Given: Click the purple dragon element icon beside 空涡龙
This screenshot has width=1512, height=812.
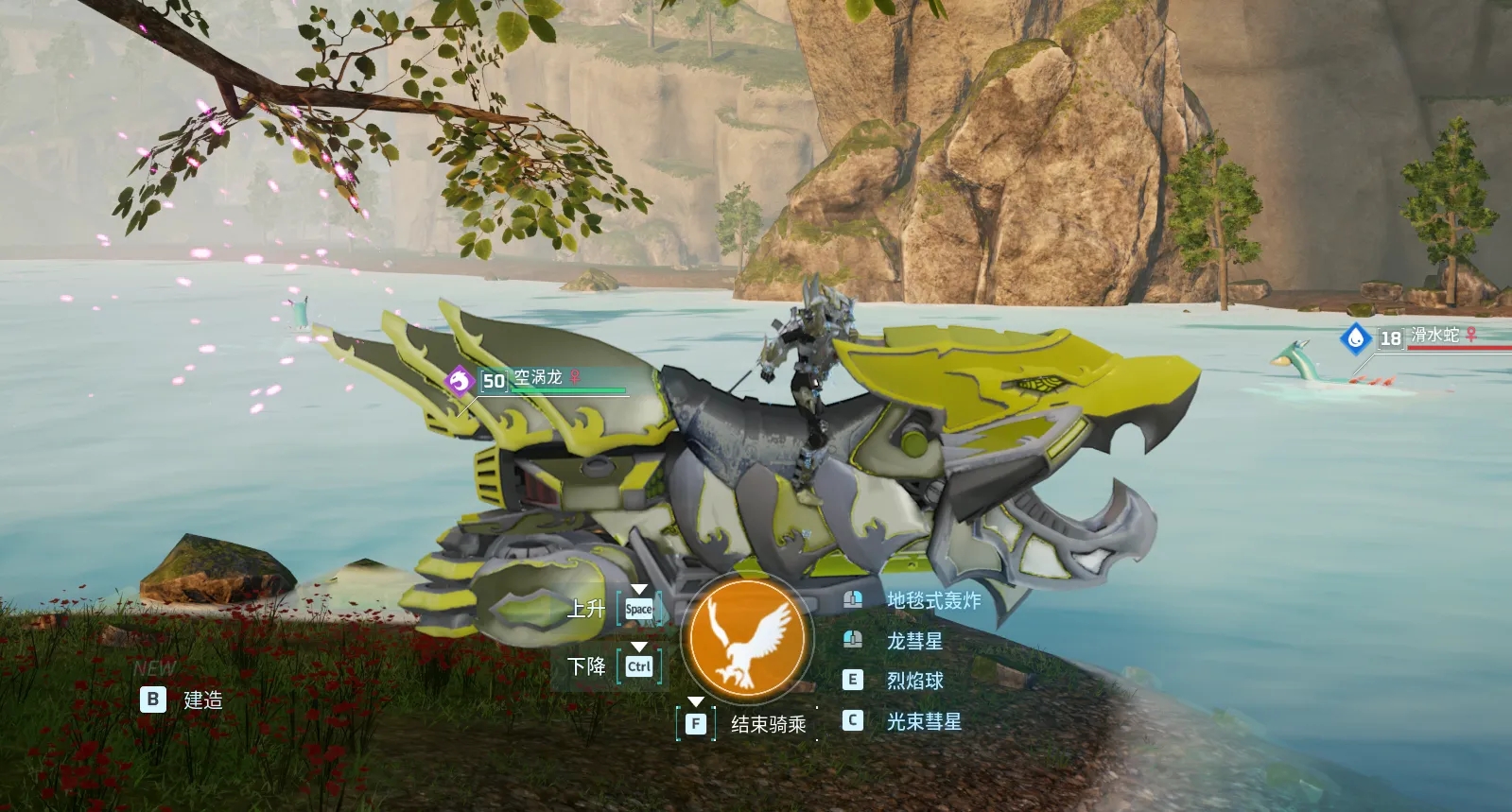Looking at the screenshot, I should click(x=460, y=381).
